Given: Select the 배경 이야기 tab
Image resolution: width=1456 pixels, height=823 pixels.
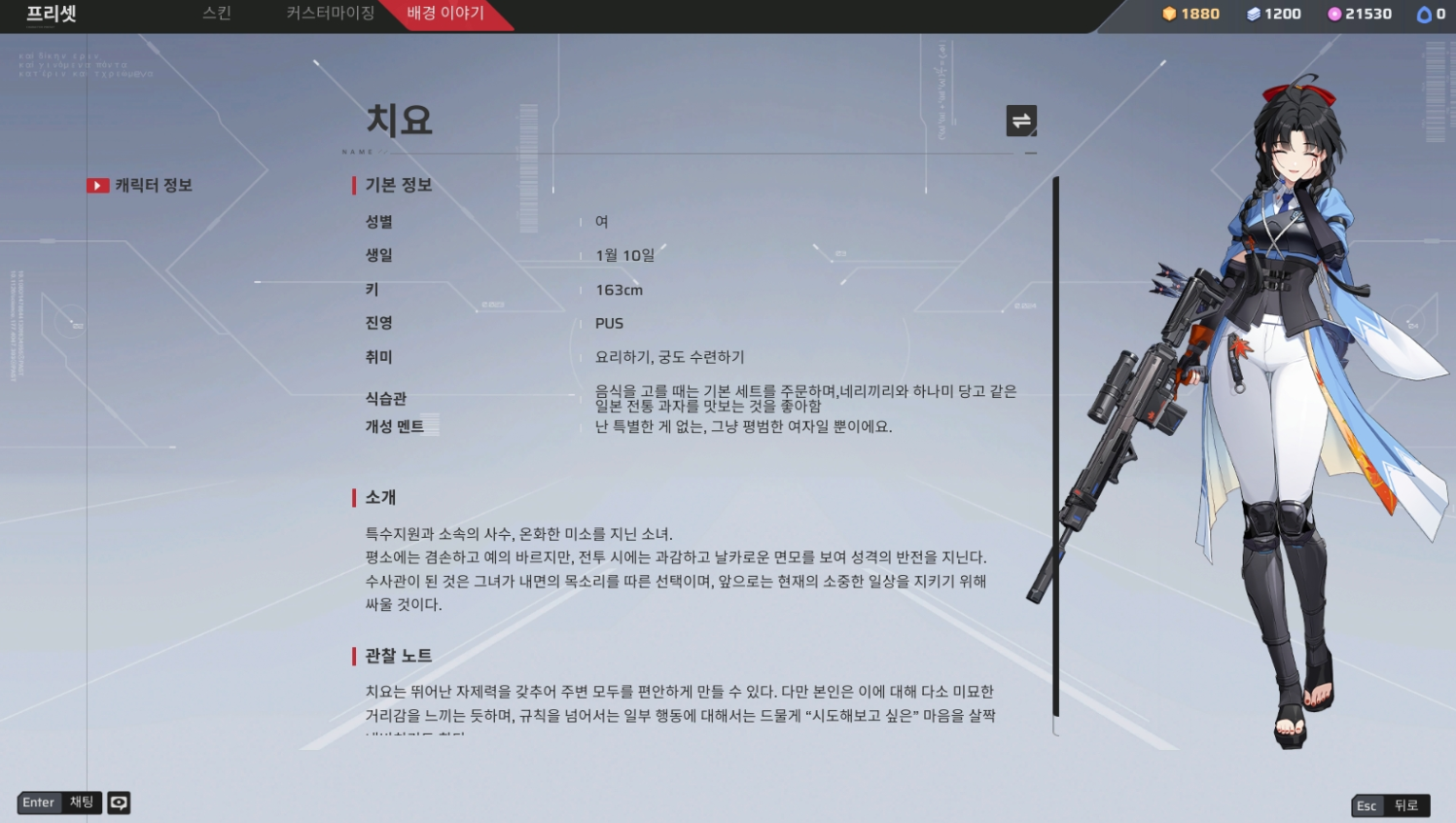Looking at the screenshot, I should pos(444,14).
